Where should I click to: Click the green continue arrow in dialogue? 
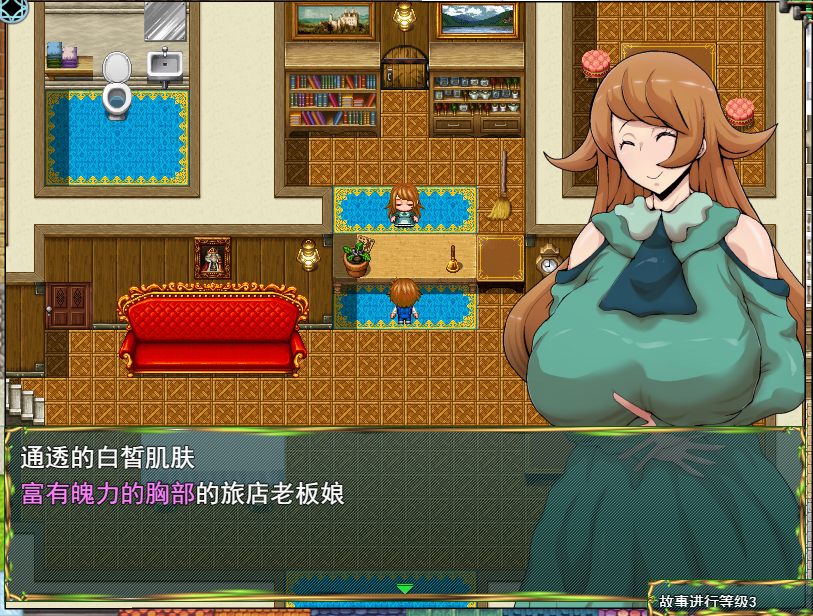click(405, 588)
